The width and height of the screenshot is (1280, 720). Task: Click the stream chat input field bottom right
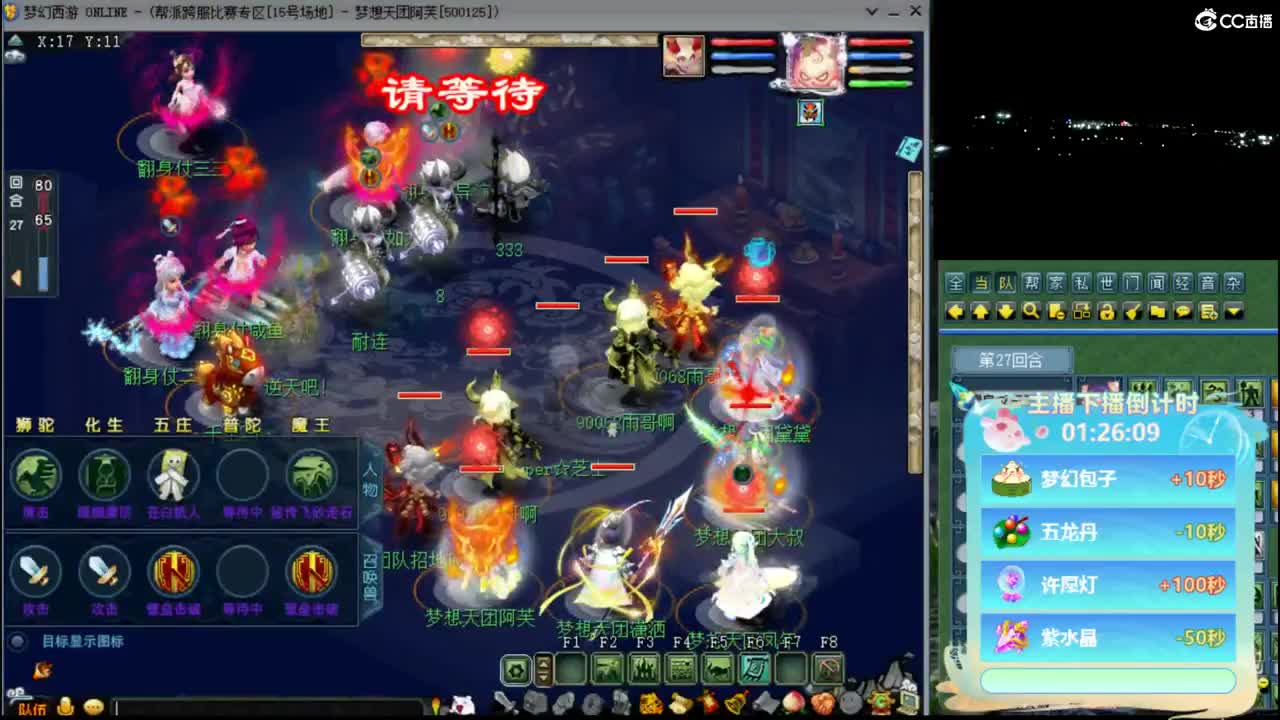point(1108,678)
